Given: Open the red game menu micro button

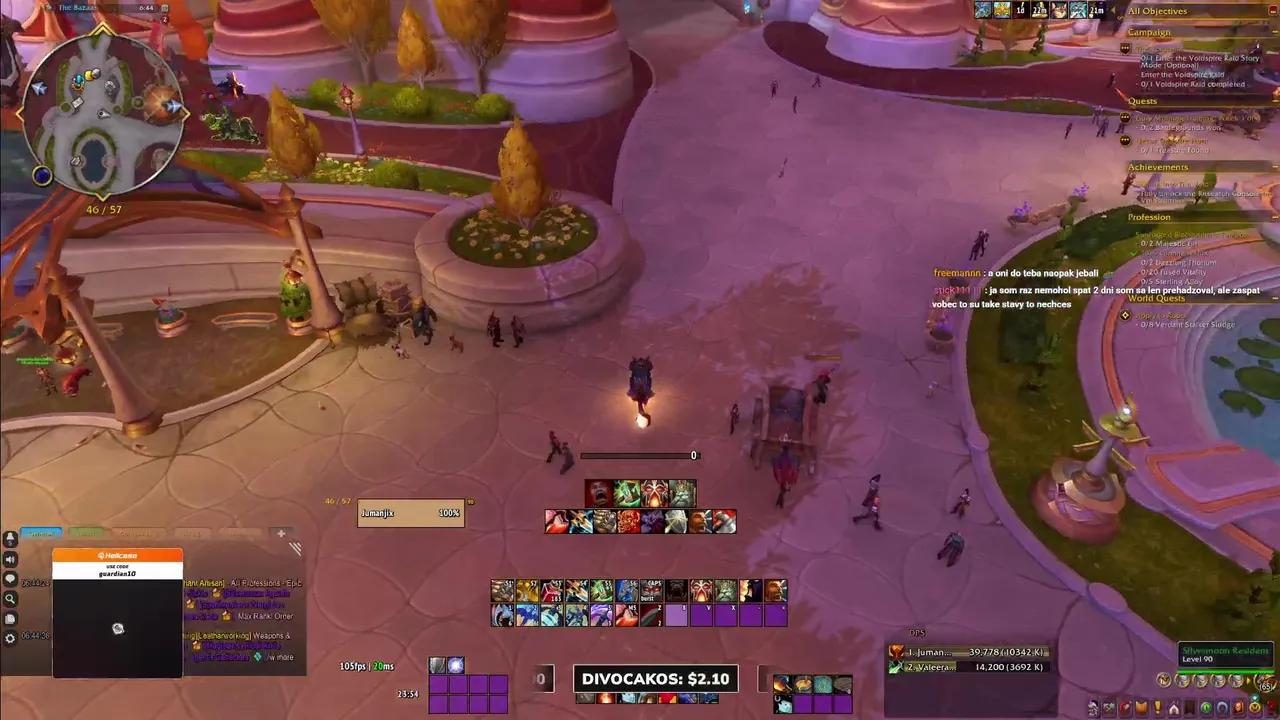Looking at the screenshot, I should [x=1270, y=706].
